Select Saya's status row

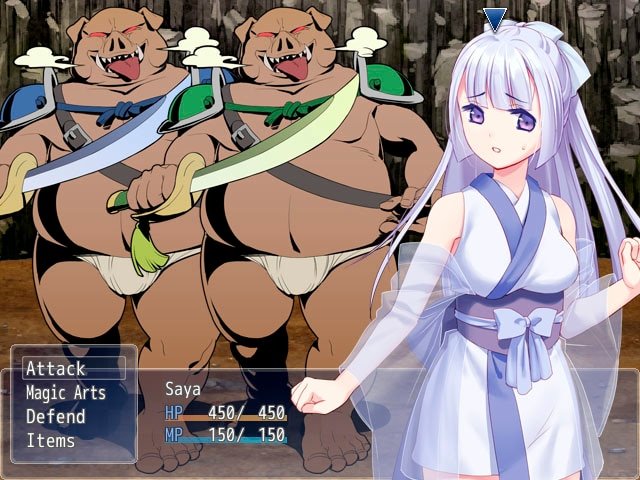pyautogui.click(x=226, y=411)
